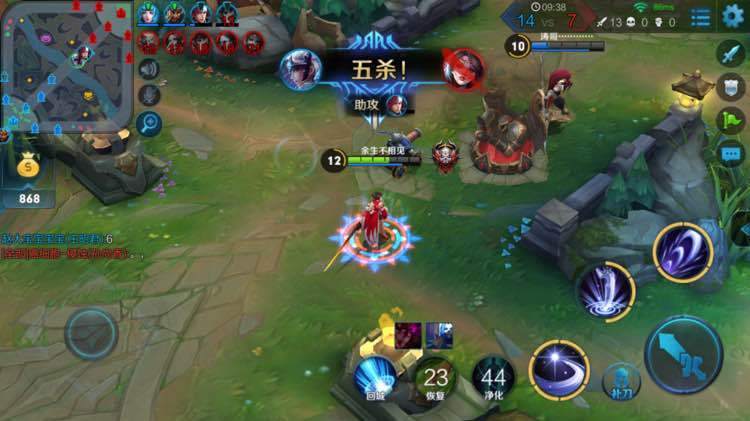Toggle the microphone

(149, 96)
